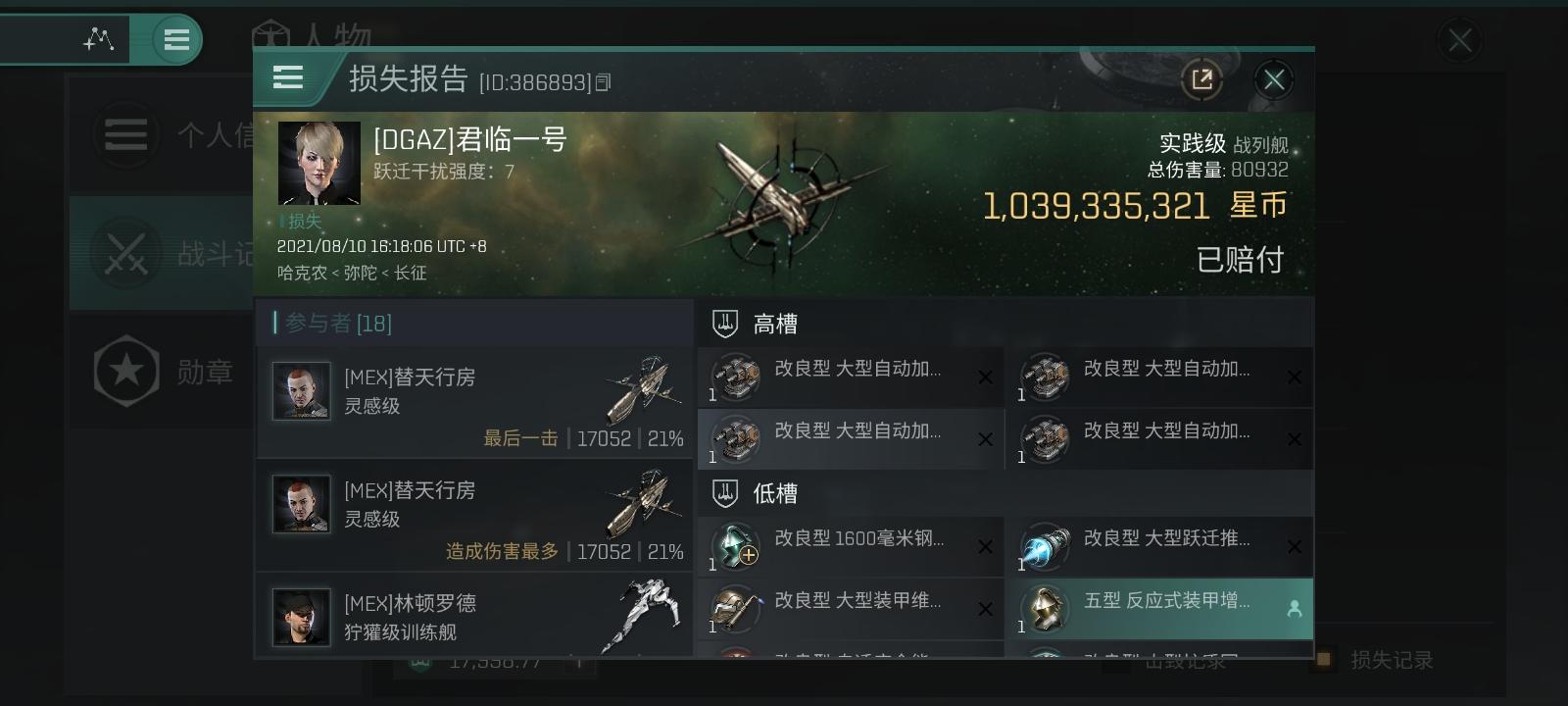This screenshot has width=1568, height=706.
Task: Open the 勋章 star medal icon in sidebar
Action: pyautogui.click(x=125, y=371)
